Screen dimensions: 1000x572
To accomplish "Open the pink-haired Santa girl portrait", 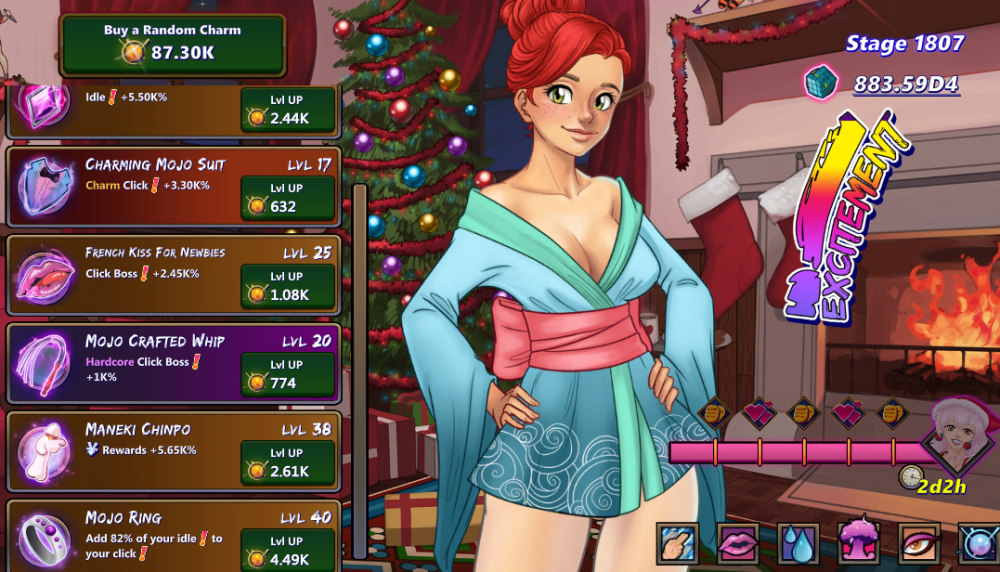I will (959, 432).
